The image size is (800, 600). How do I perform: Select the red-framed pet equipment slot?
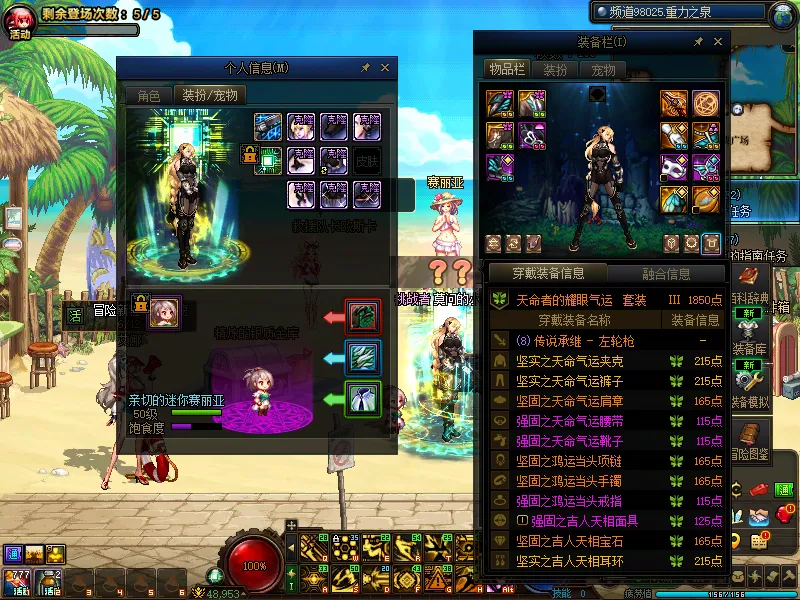tap(361, 316)
